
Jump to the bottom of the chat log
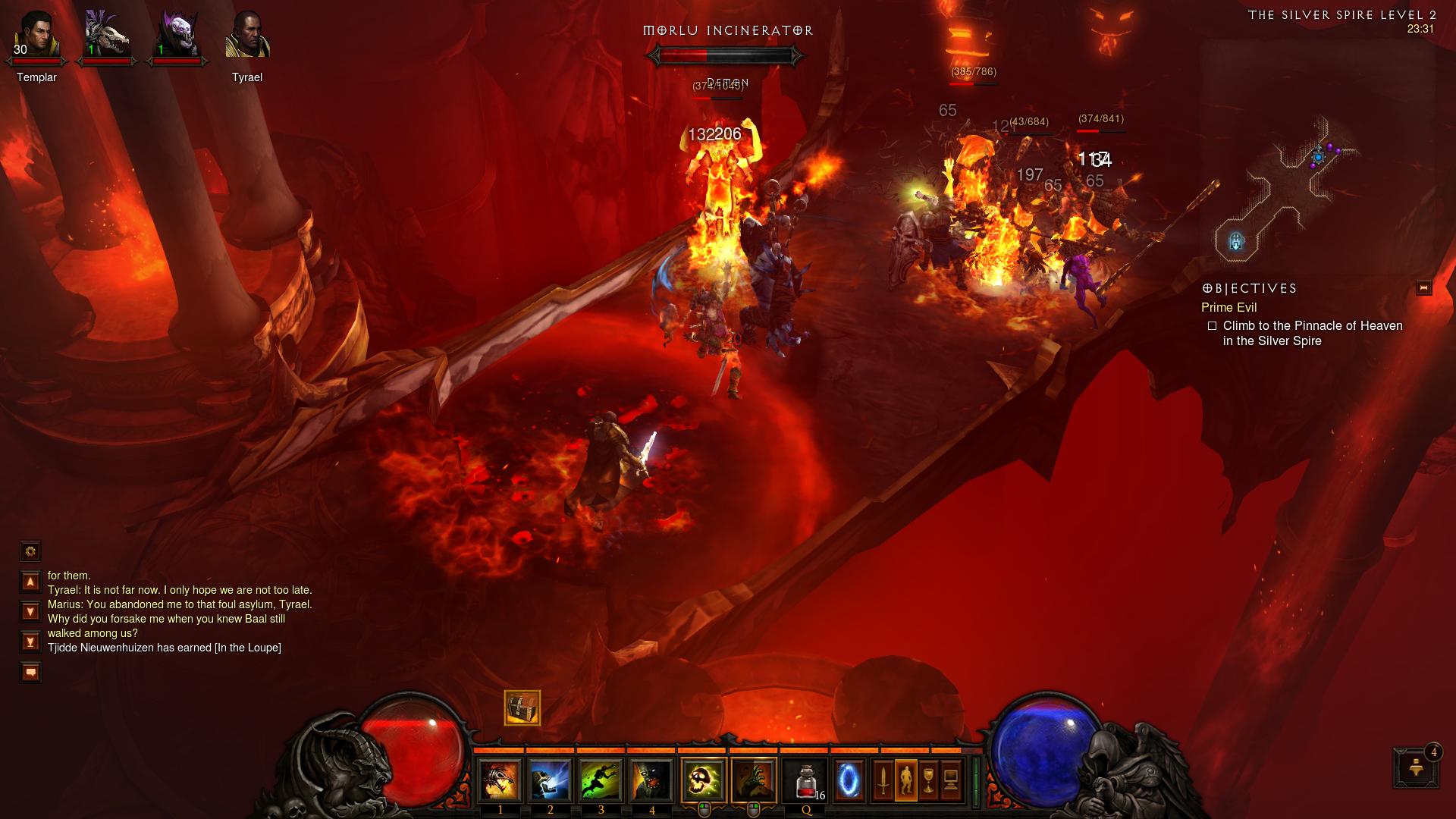pyautogui.click(x=30, y=642)
